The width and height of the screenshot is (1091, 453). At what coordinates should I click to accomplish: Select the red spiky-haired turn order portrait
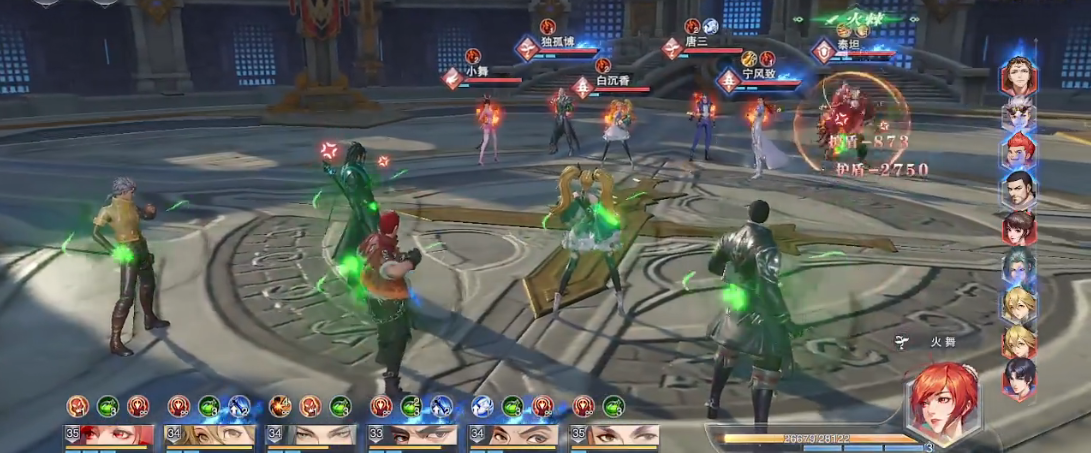pyautogui.click(x=1018, y=152)
